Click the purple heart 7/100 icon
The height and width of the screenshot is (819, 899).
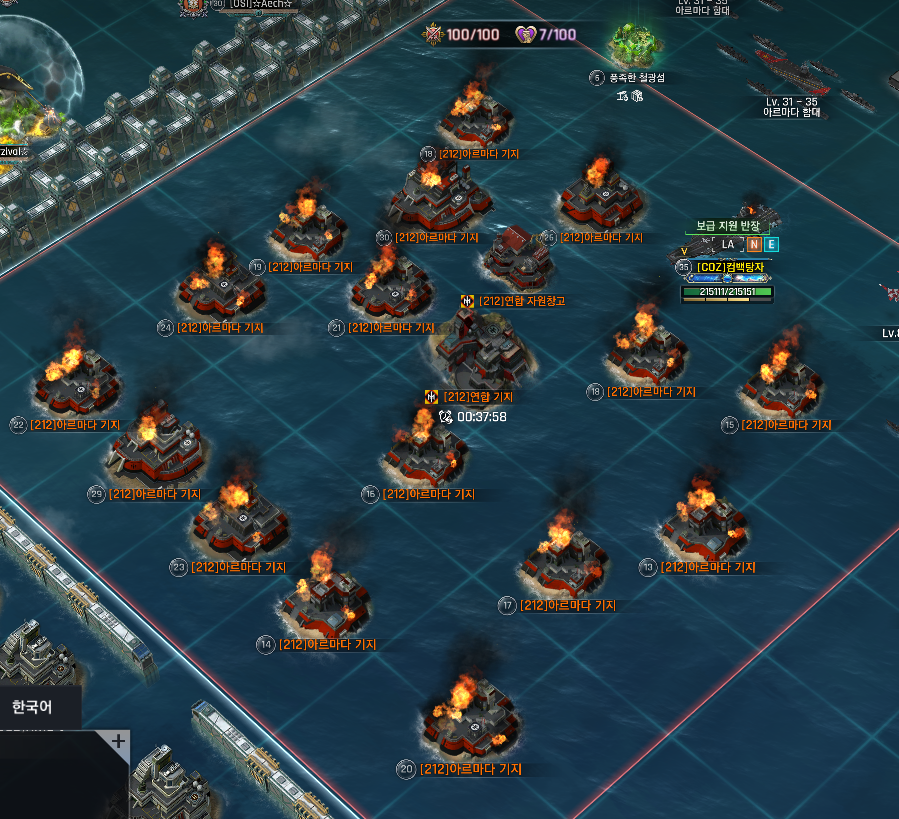coord(526,35)
